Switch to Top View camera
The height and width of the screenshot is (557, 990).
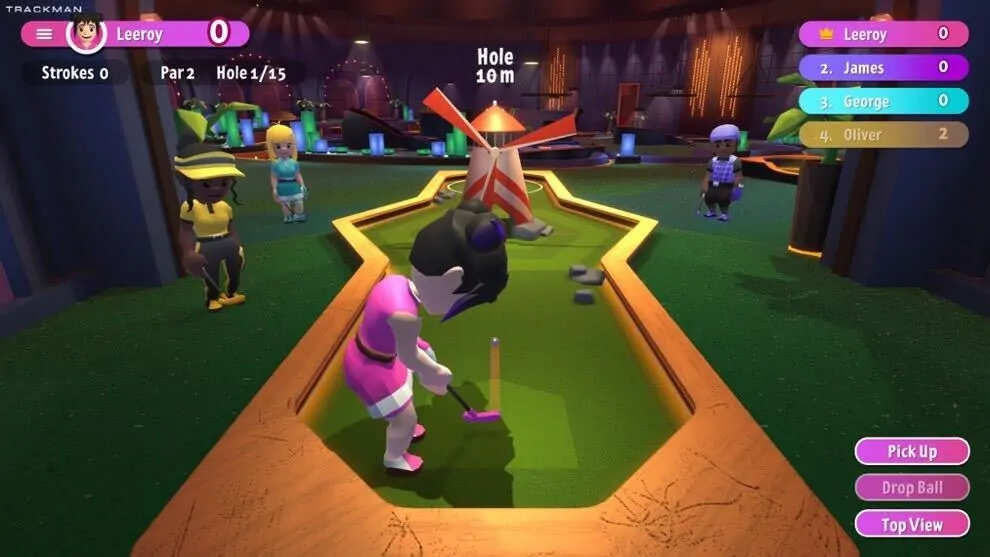pyautogui.click(x=911, y=524)
